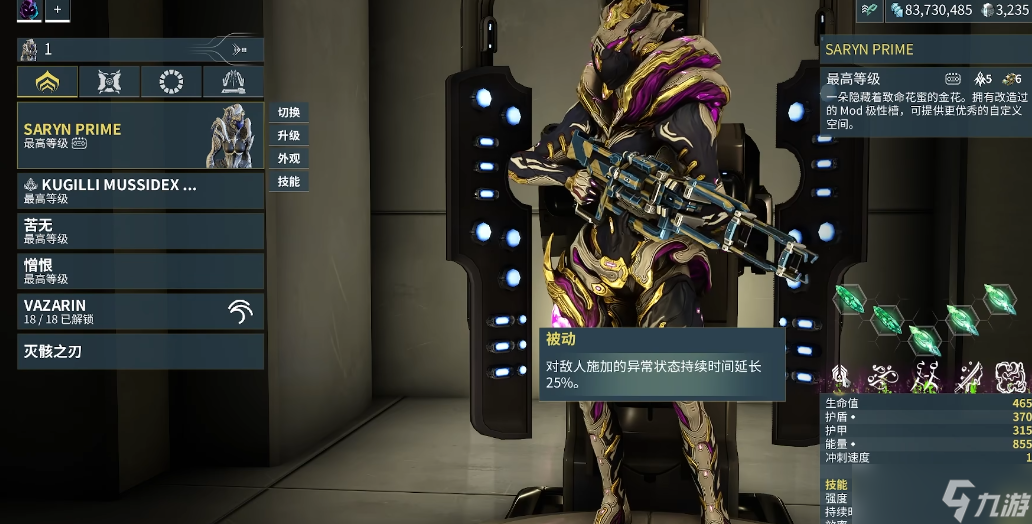Select Saryn's Miasma ability icon

tap(1012, 377)
